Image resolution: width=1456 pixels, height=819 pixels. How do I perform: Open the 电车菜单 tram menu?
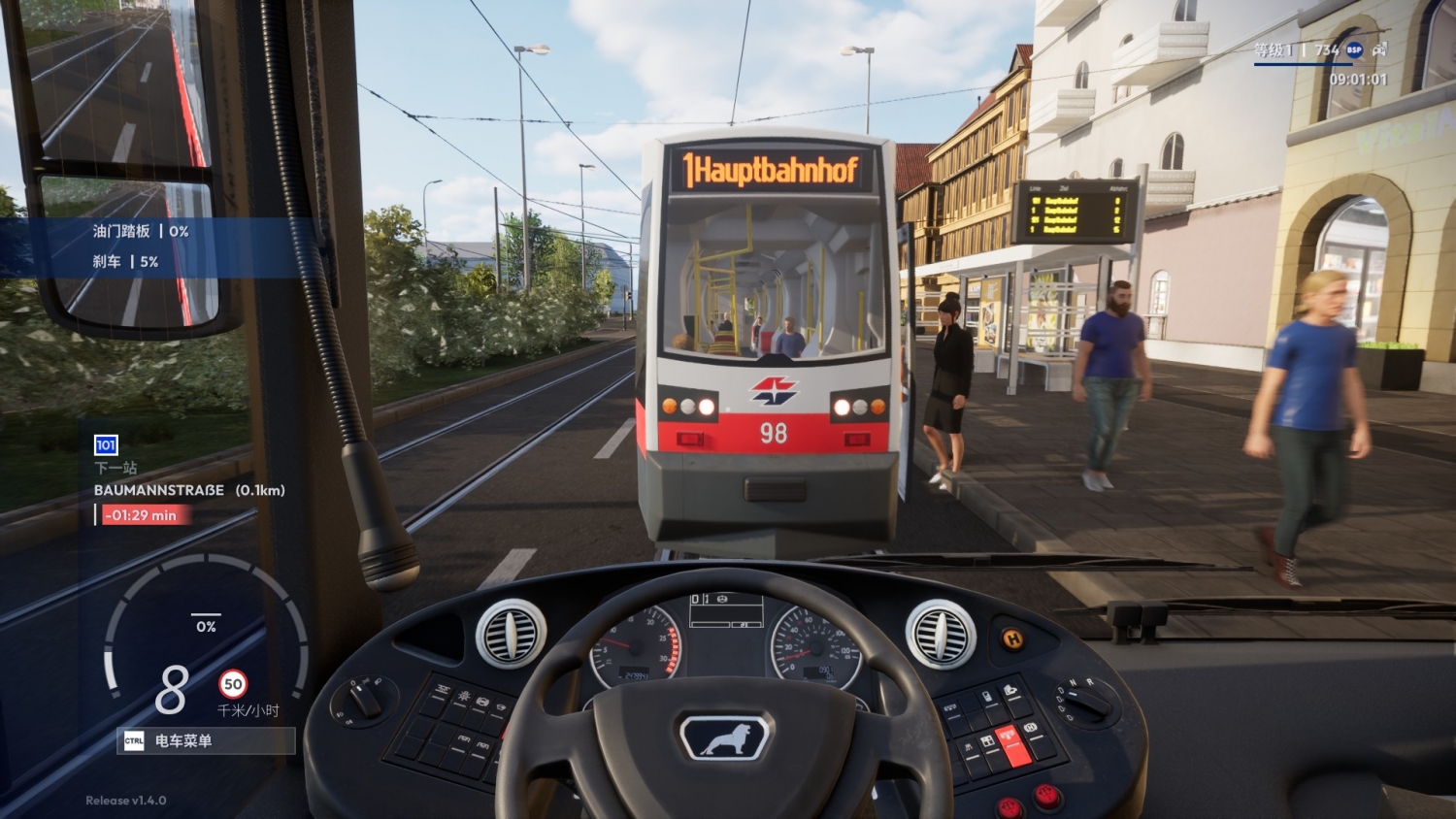[x=205, y=740]
